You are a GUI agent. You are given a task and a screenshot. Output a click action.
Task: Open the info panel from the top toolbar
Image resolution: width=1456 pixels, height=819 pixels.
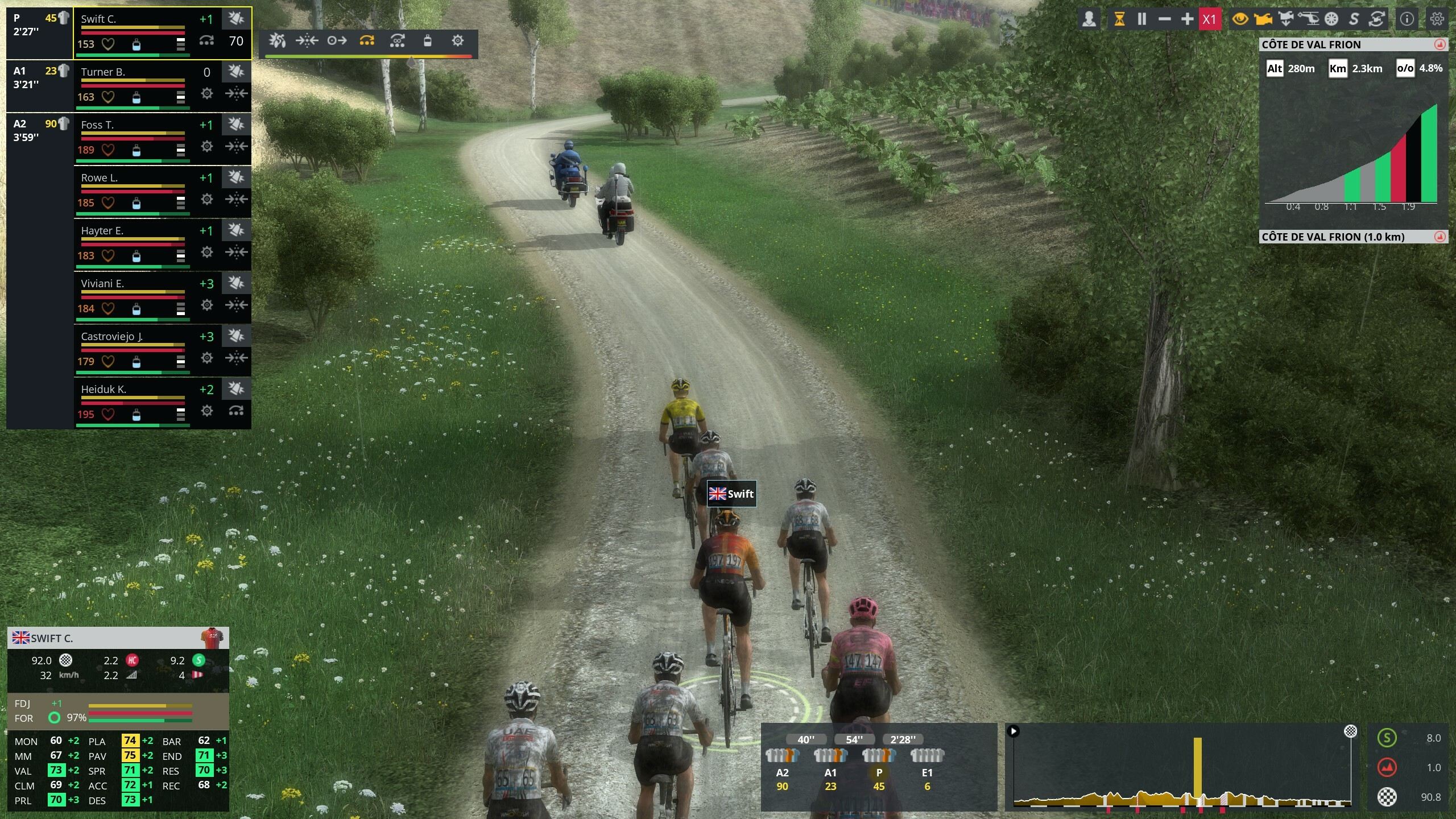tap(1407, 18)
